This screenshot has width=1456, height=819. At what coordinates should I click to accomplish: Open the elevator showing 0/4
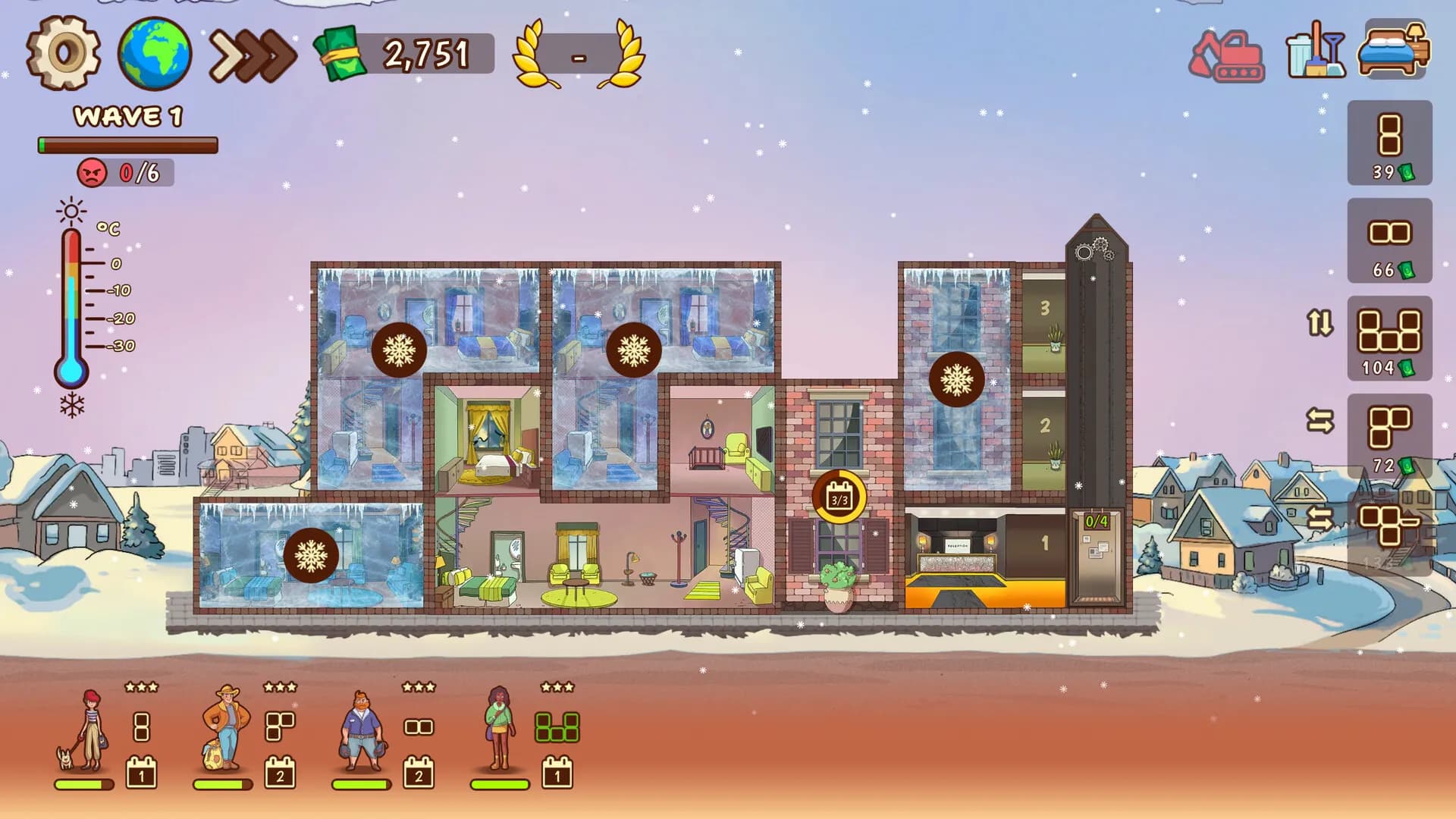(x=1096, y=557)
